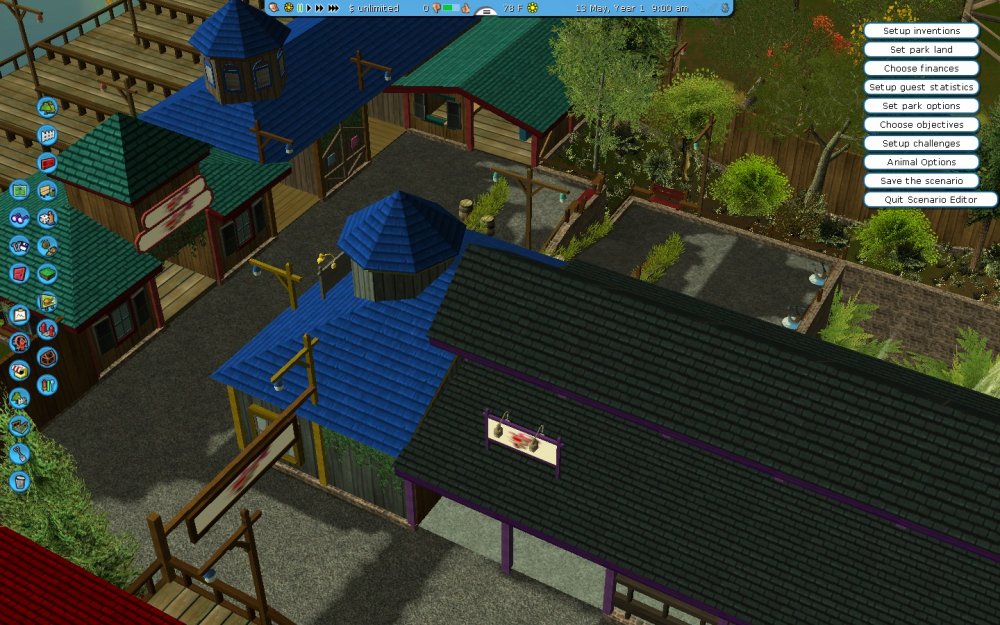Click the green tent icon
The image size is (1000, 625).
pos(46,107)
